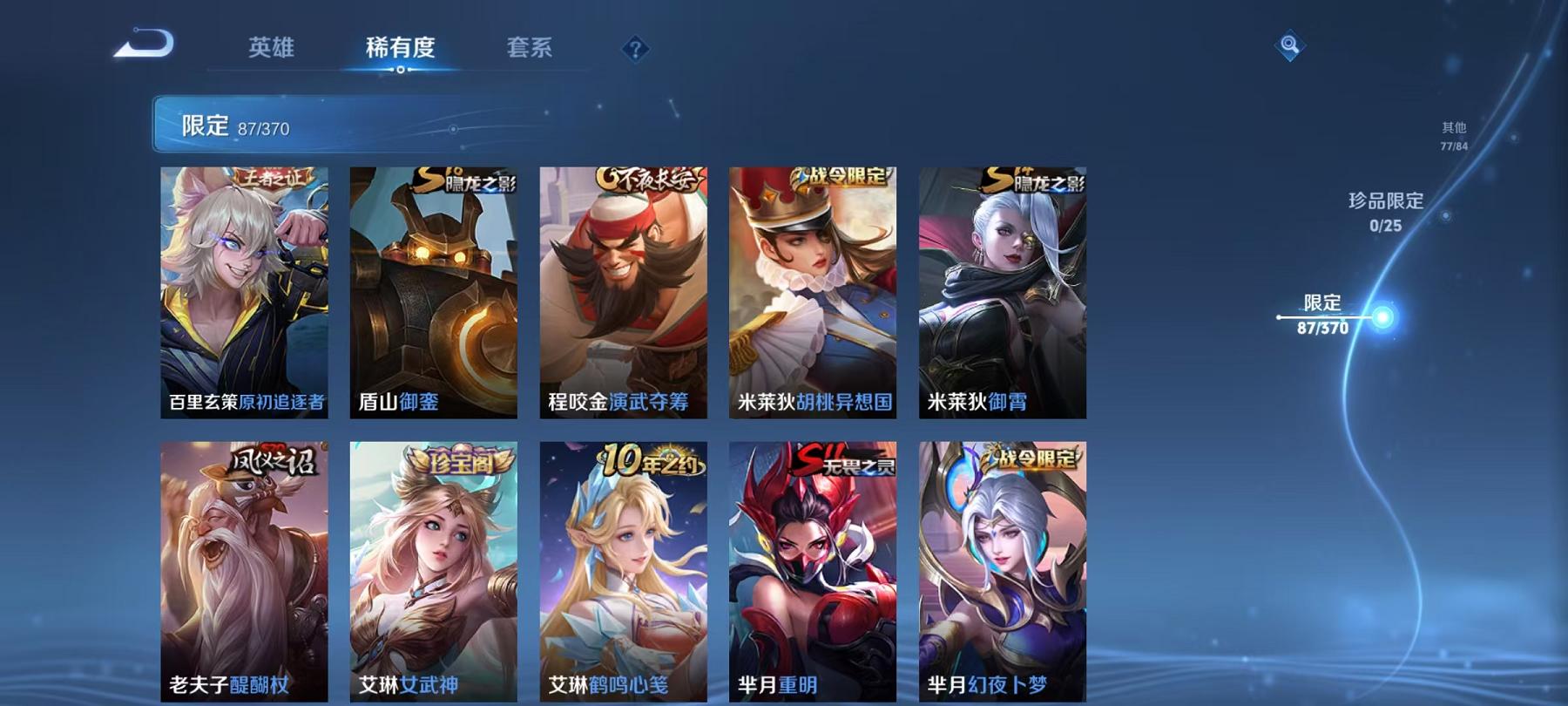Switch to the 英雄 tab
1568x706 pixels.
point(273,49)
